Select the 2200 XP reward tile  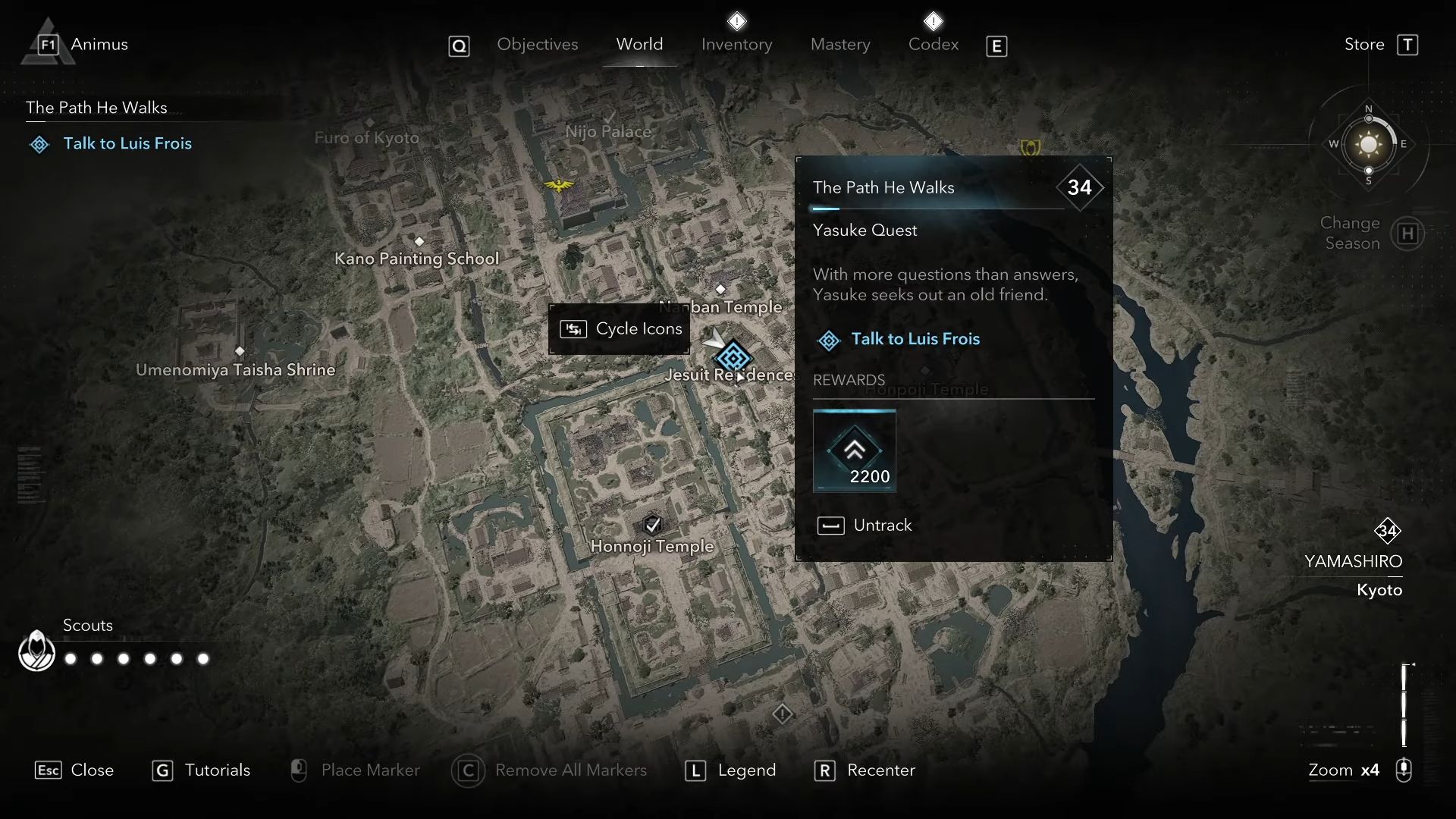[x=855, y=451]
